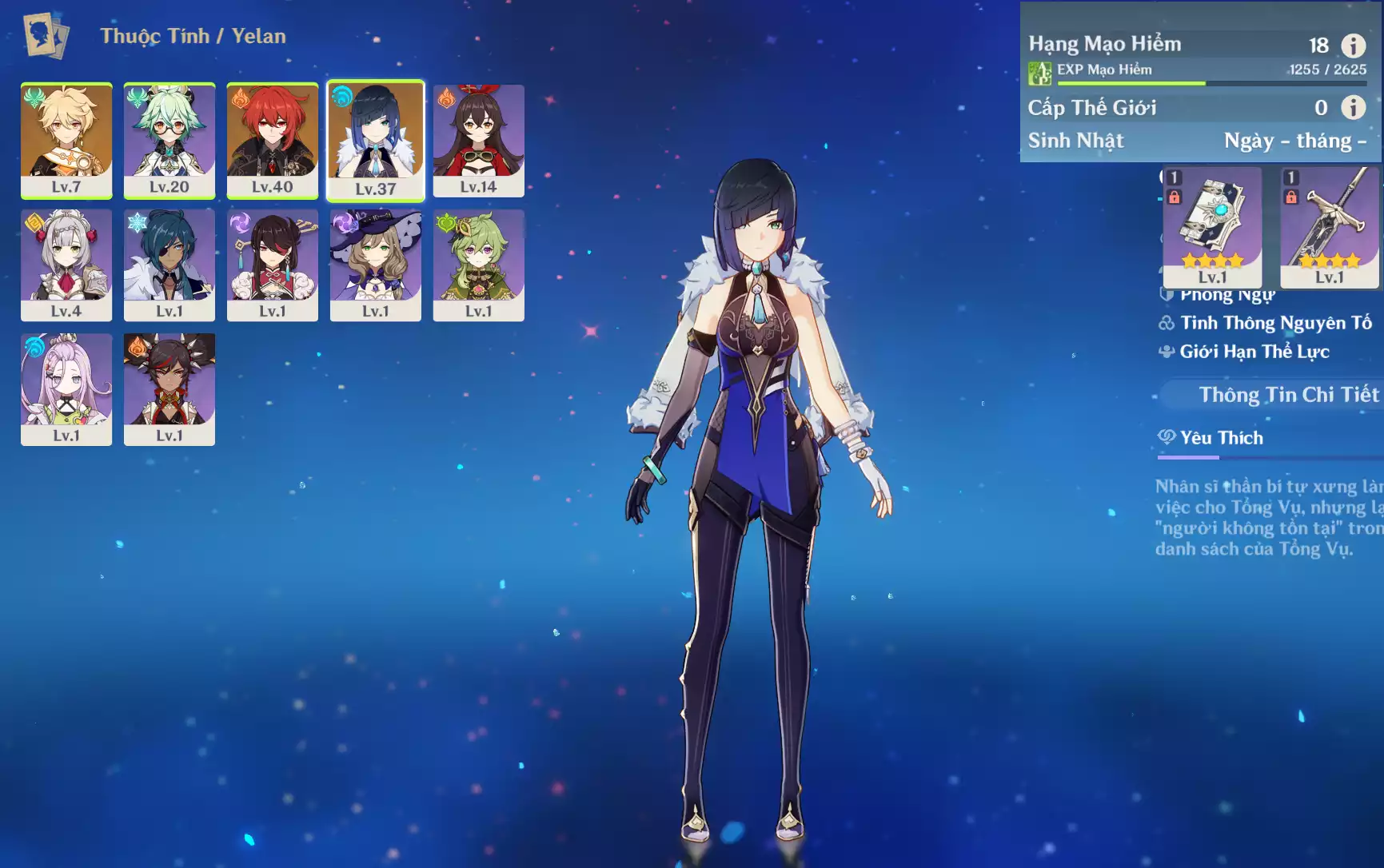Viewport: 1384px width, 868px height.
Task: Pick the dark-haired Pyro character with cat ears
Action: pos(170,389)
